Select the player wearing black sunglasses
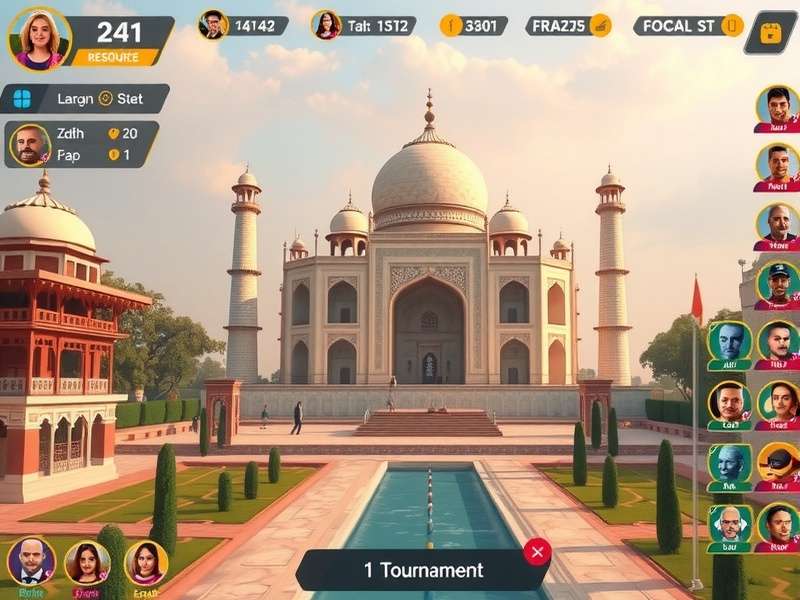 tap(777, 465)
